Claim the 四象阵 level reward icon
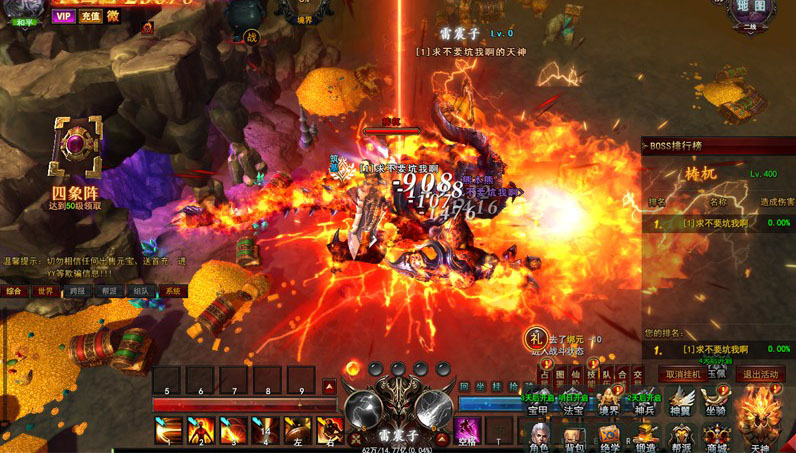796x453 pixels. [77, 150]
